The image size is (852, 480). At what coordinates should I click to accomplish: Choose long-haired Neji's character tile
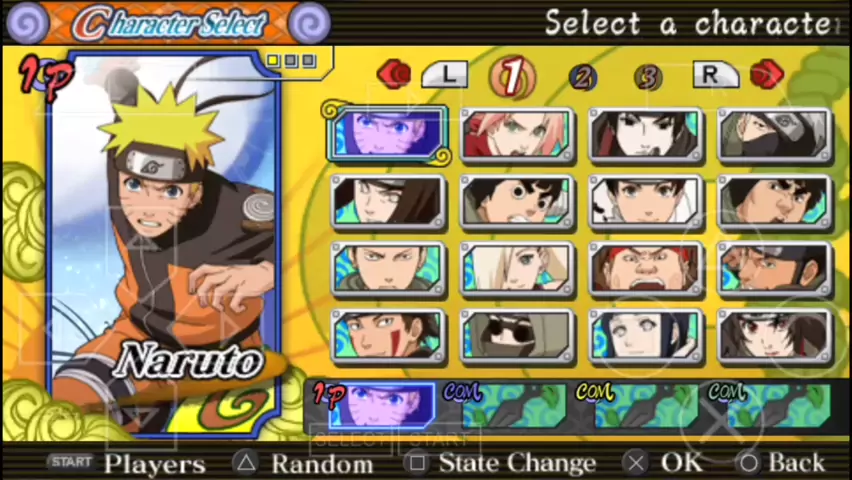coord(387,203)
